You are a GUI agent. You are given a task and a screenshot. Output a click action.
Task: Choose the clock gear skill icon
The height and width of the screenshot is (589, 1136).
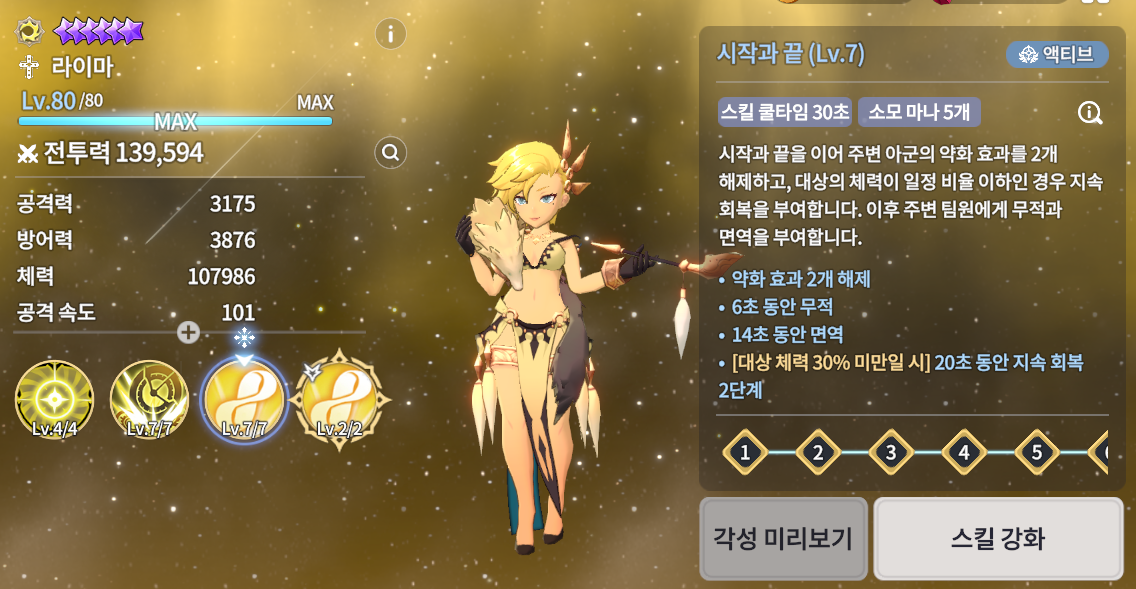click(x=149, y=400)
